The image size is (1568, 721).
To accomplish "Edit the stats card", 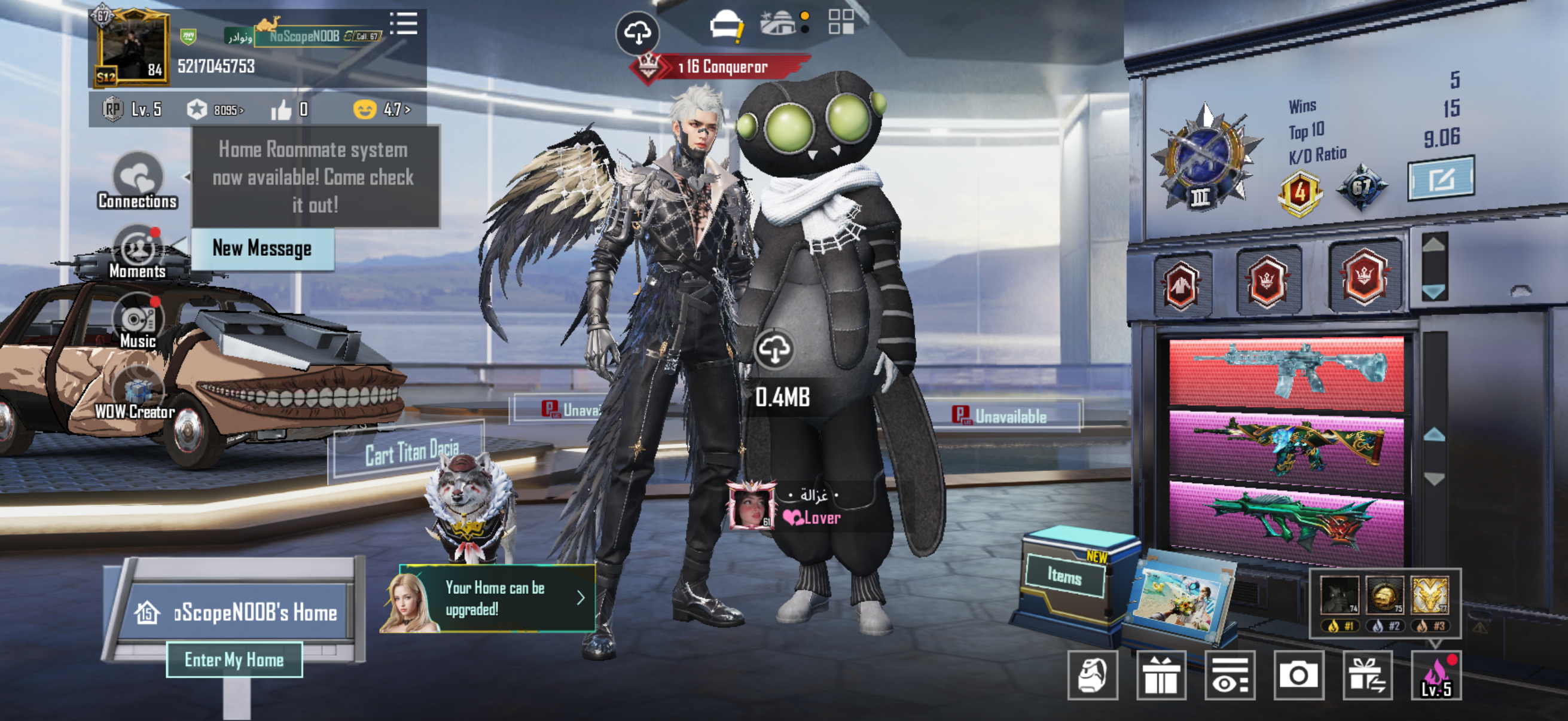I will click(x=1441, y=179).
